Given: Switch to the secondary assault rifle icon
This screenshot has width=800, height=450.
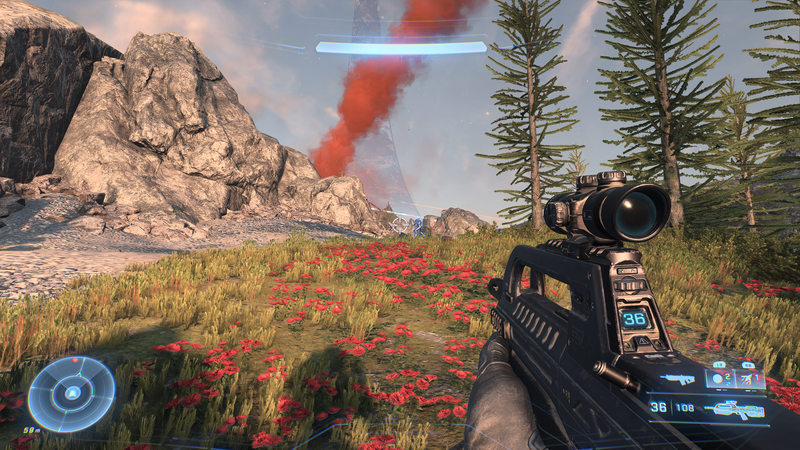Looking at the screenshot, I should point(678,379).
